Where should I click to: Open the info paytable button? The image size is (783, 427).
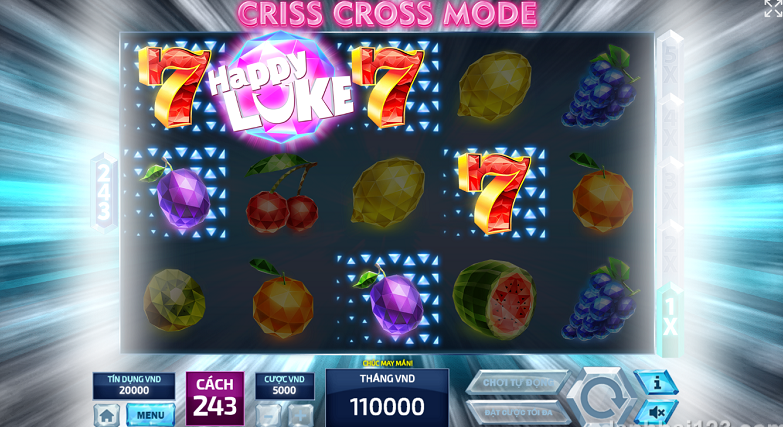657,382
